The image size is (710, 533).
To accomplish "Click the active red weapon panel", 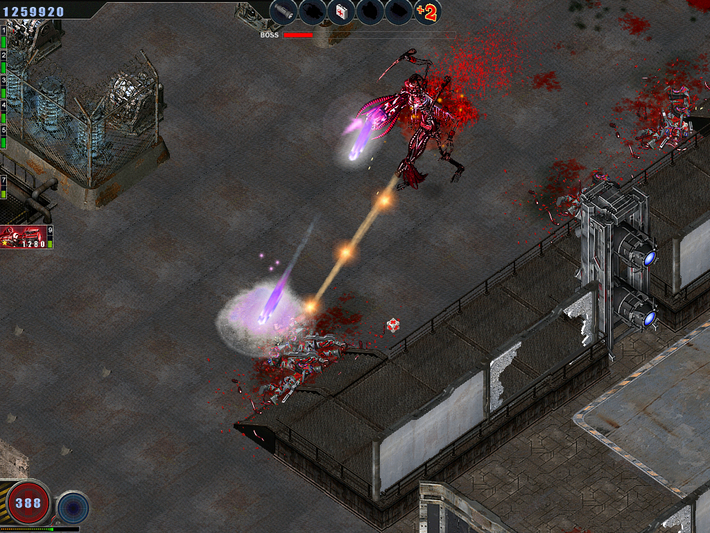I will [x=26, y=237].
